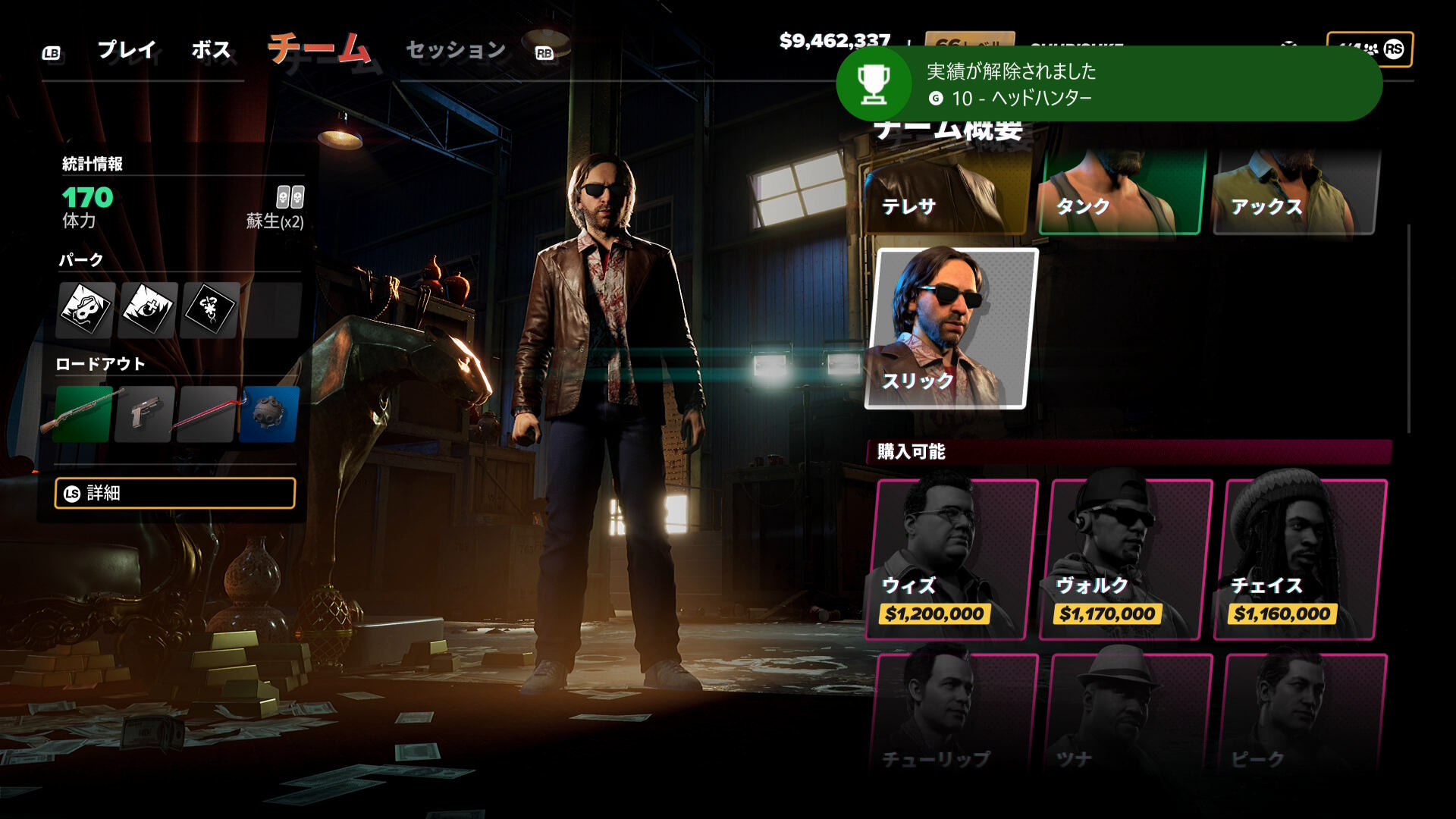Select the grenade loadout slot
Image resolution: width=1456 pixels, height=819 pixels.
click(x=269, y=414)
